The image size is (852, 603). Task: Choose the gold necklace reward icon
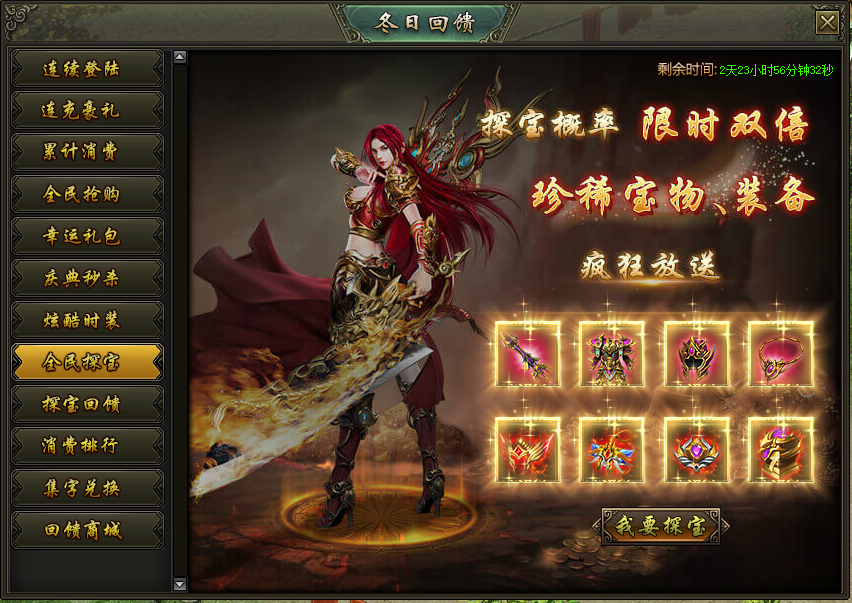[780, 354]
